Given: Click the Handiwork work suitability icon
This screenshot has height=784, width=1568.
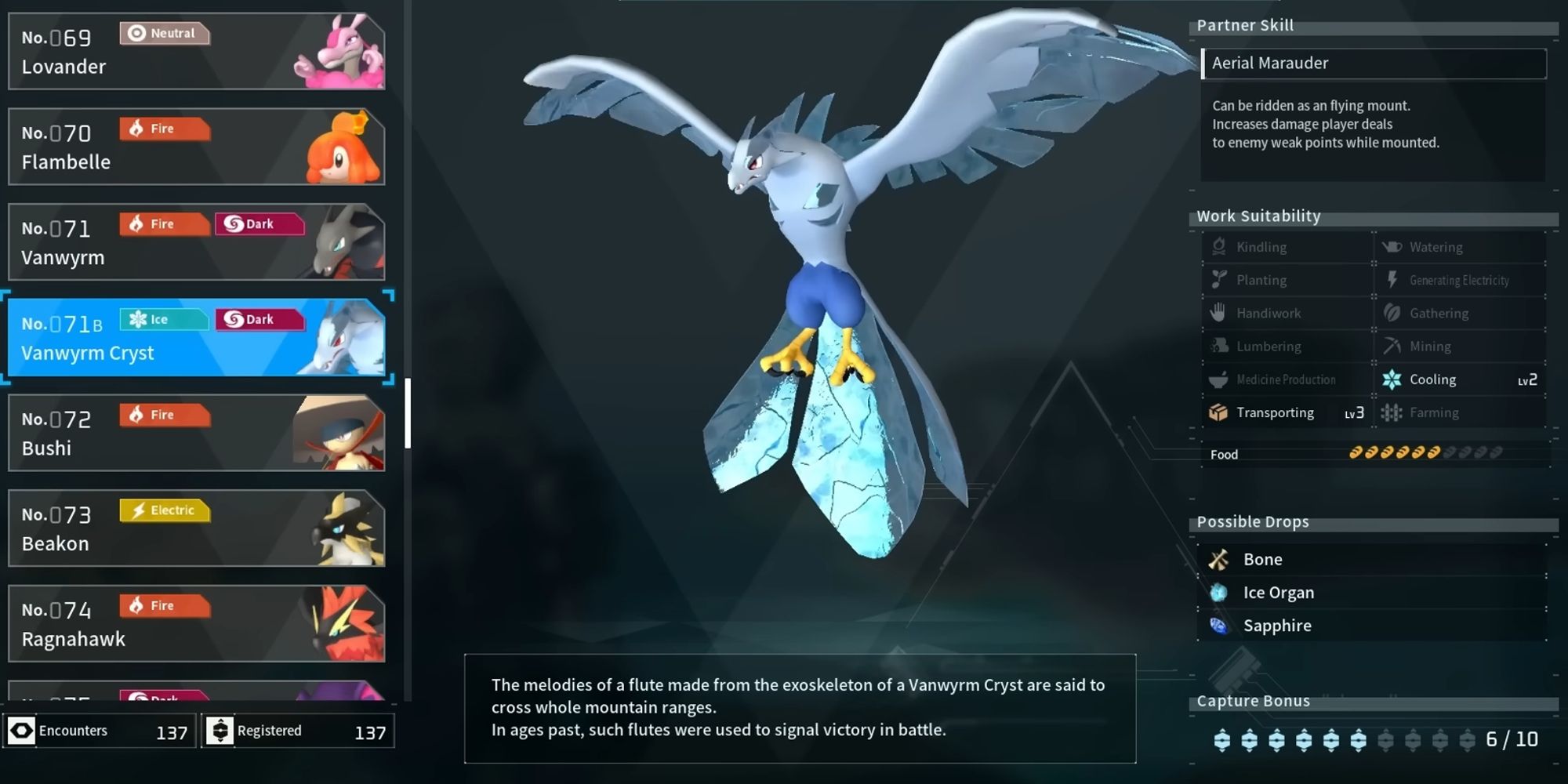Looking at the screenshot, I should 1218,313.
